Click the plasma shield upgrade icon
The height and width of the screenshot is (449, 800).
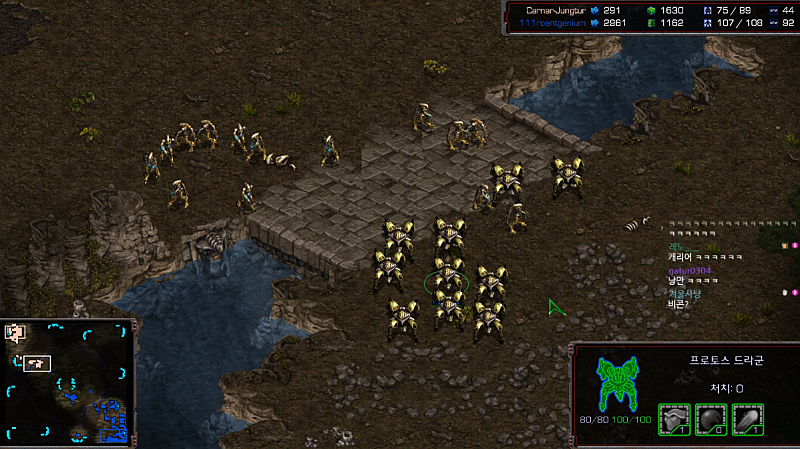click(710, 418)
